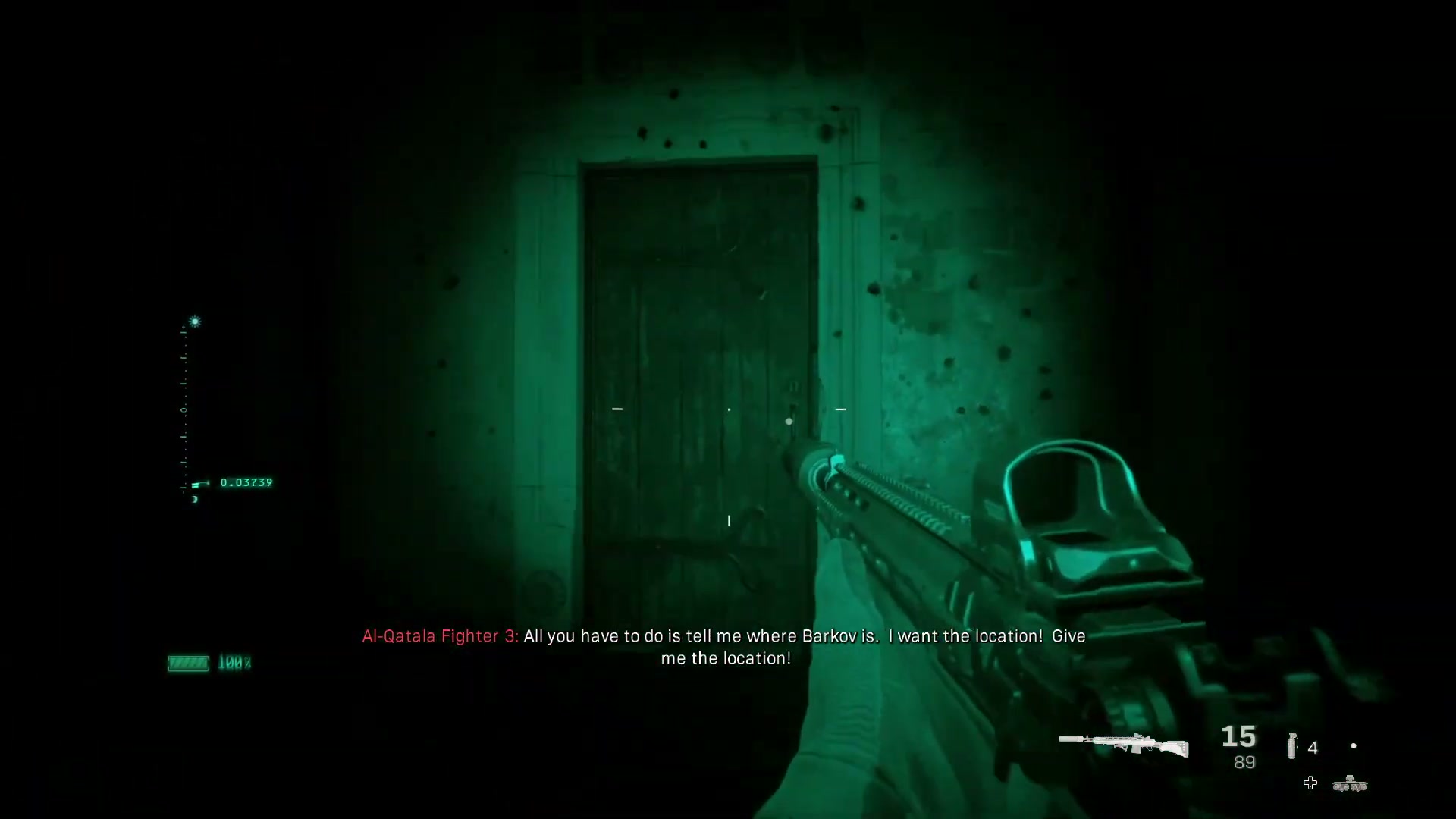The image size is (1456, 819).
Task: Click the health cross icon
Action: coord(1310,783)
